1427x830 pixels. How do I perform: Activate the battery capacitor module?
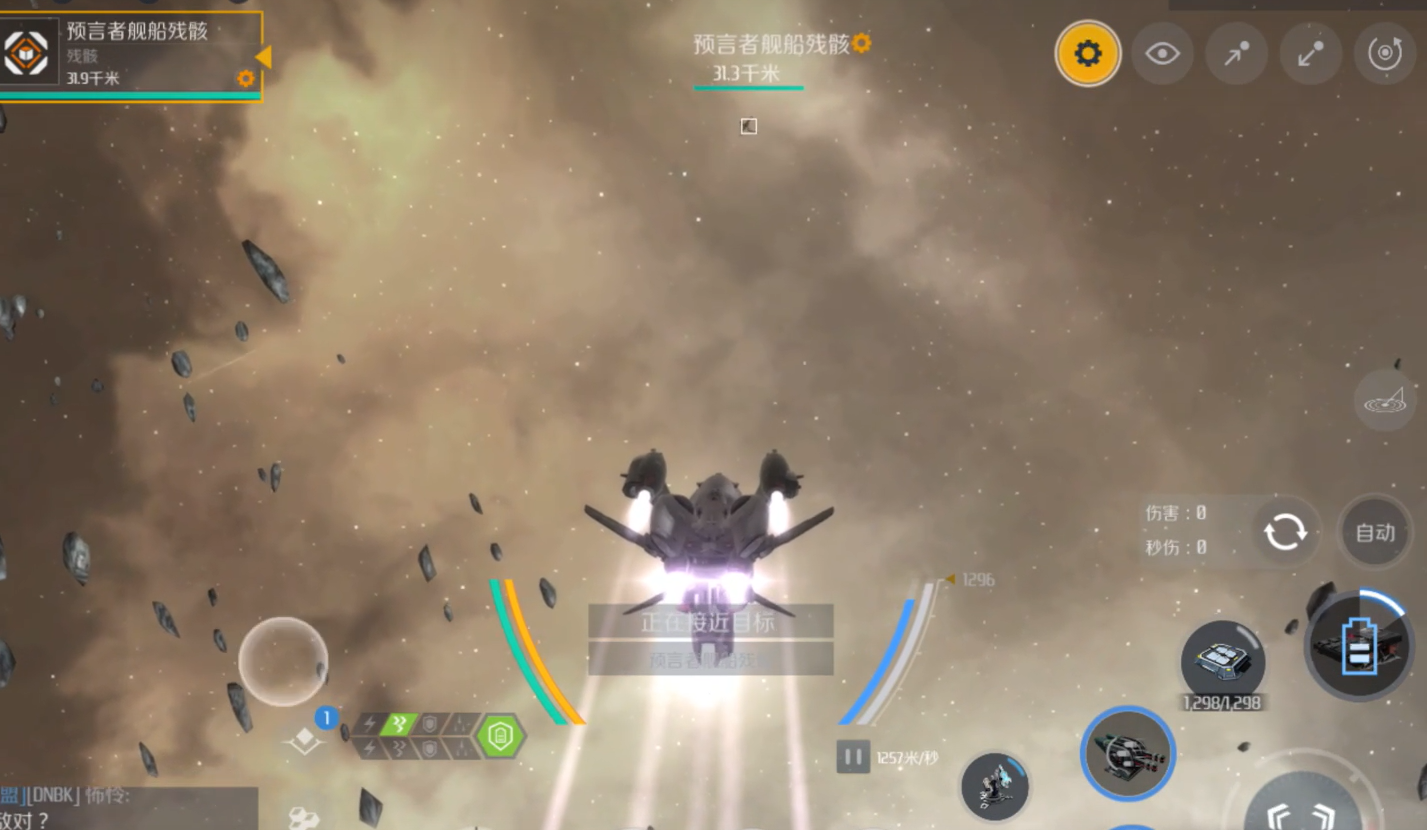tap(1359, 645)
